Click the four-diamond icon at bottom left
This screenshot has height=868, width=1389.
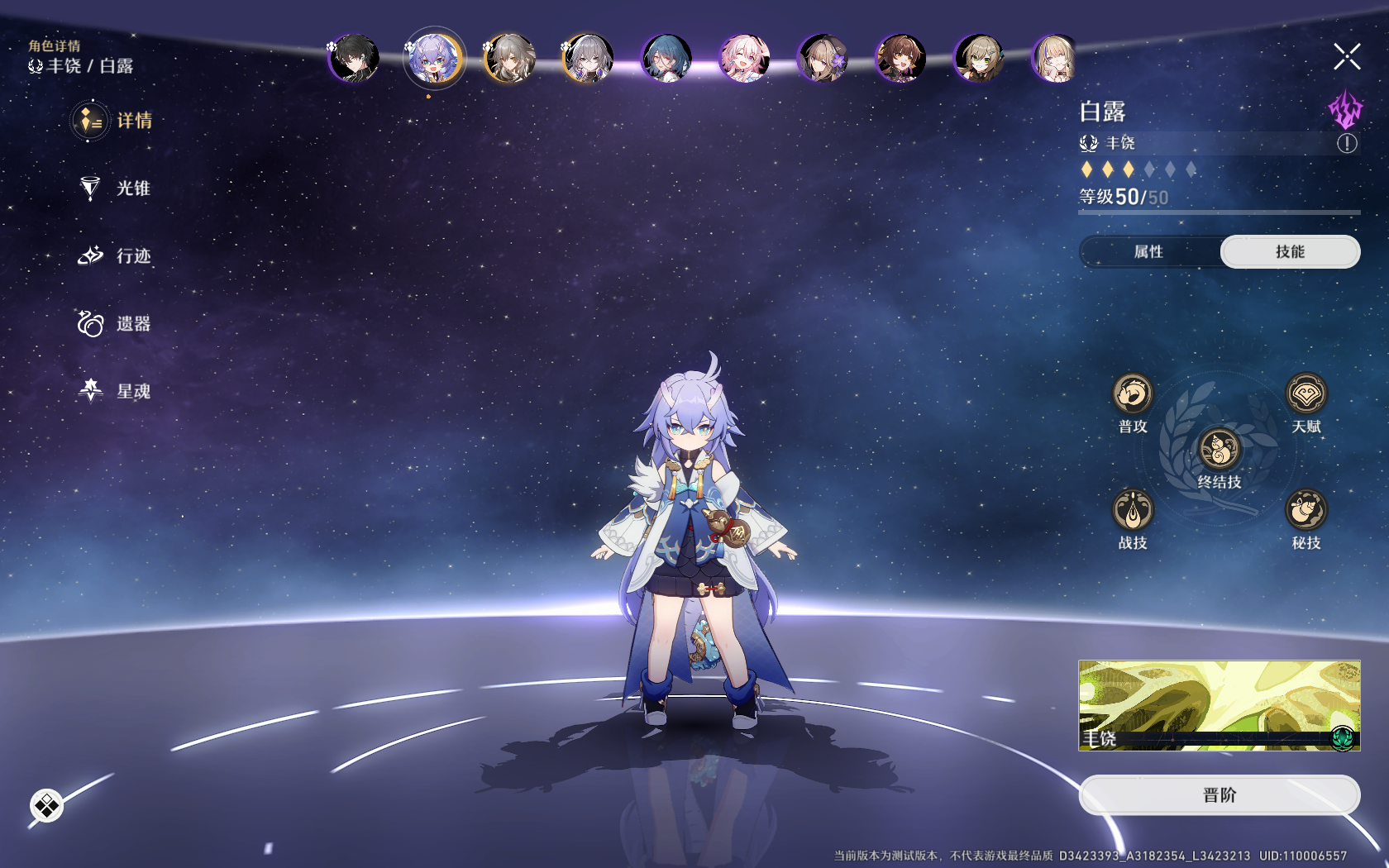click(x=46, y=805)
